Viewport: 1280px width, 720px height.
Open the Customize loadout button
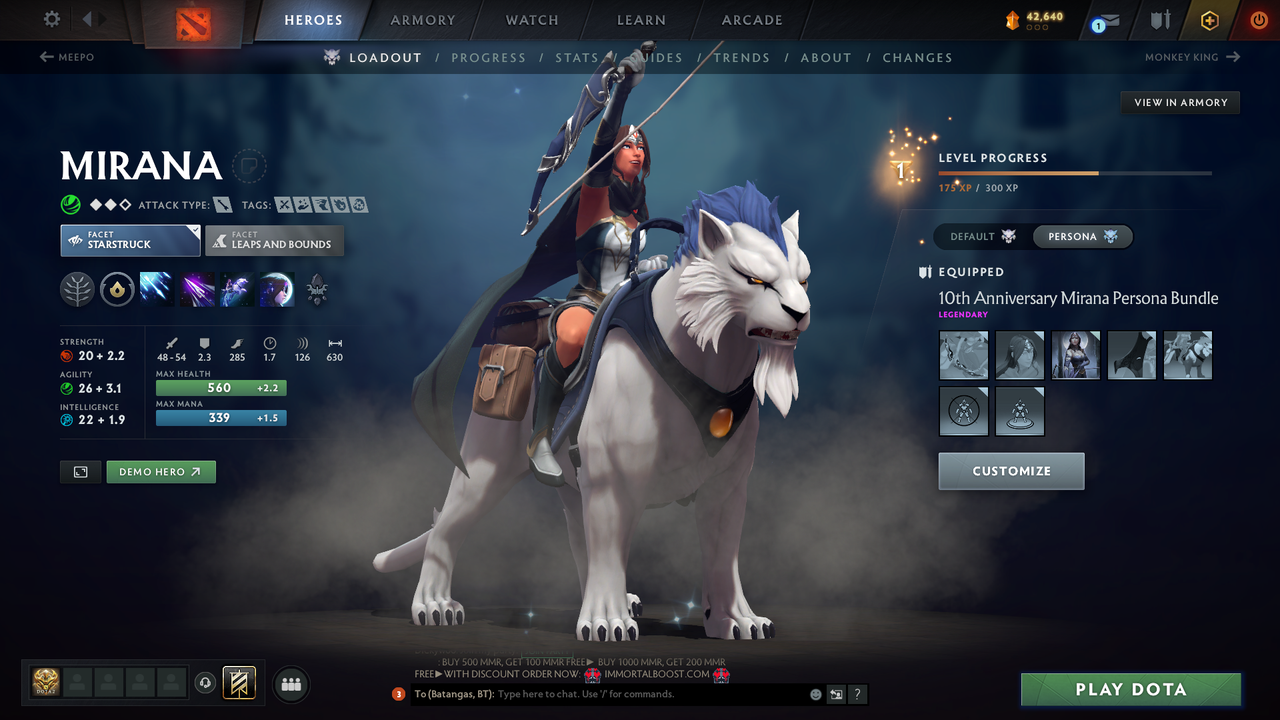pos(1011,471)
